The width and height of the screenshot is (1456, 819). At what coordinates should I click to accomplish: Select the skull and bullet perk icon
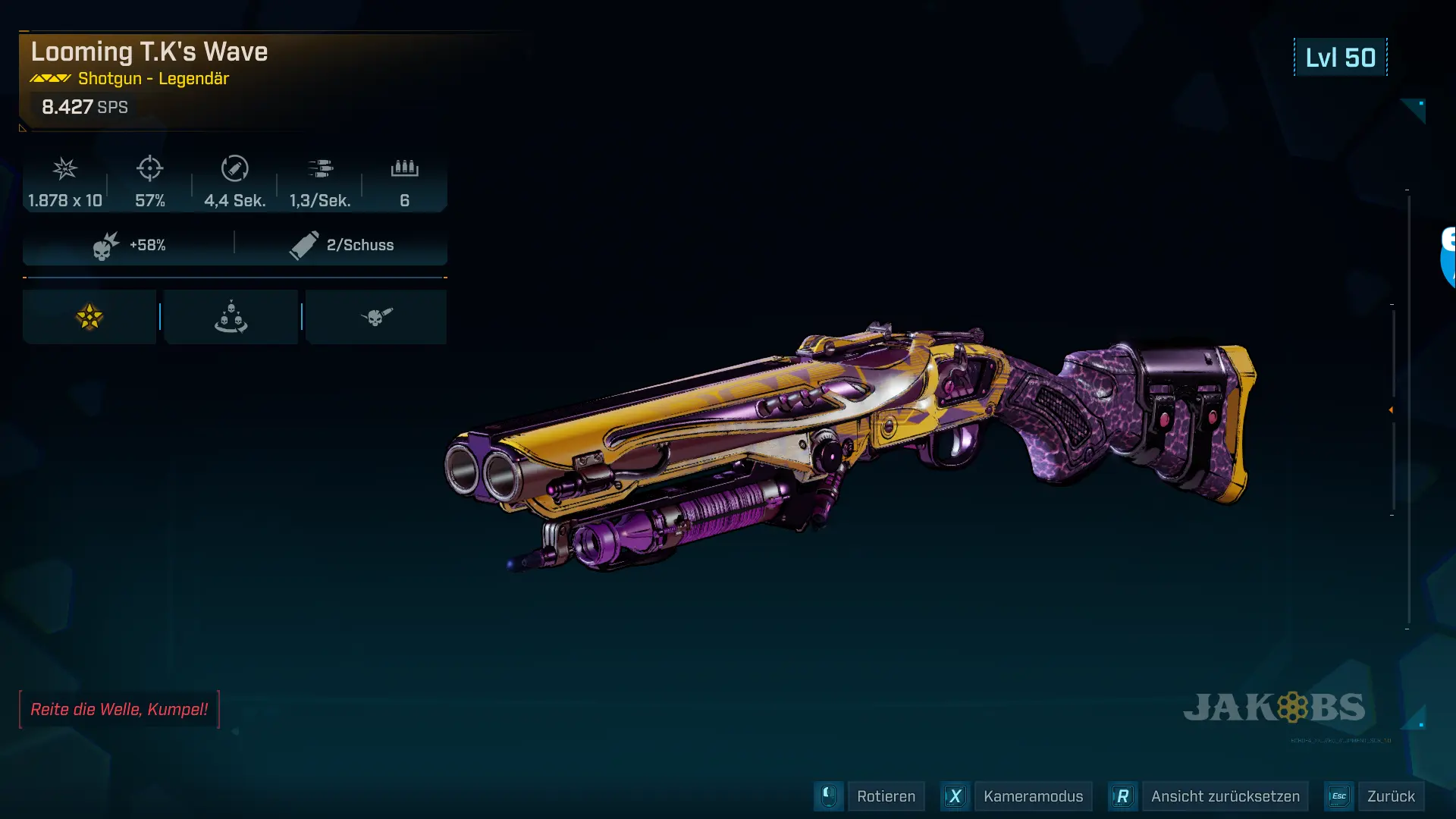[376, 317]
